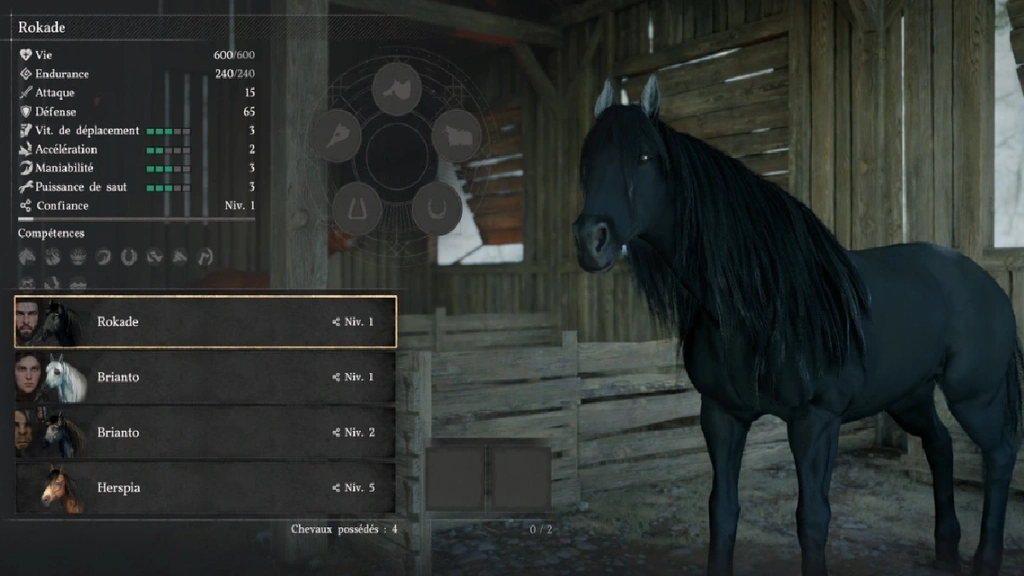Open the saddle equipment slot
The image size is (1024, 576).
click(396, 88)
